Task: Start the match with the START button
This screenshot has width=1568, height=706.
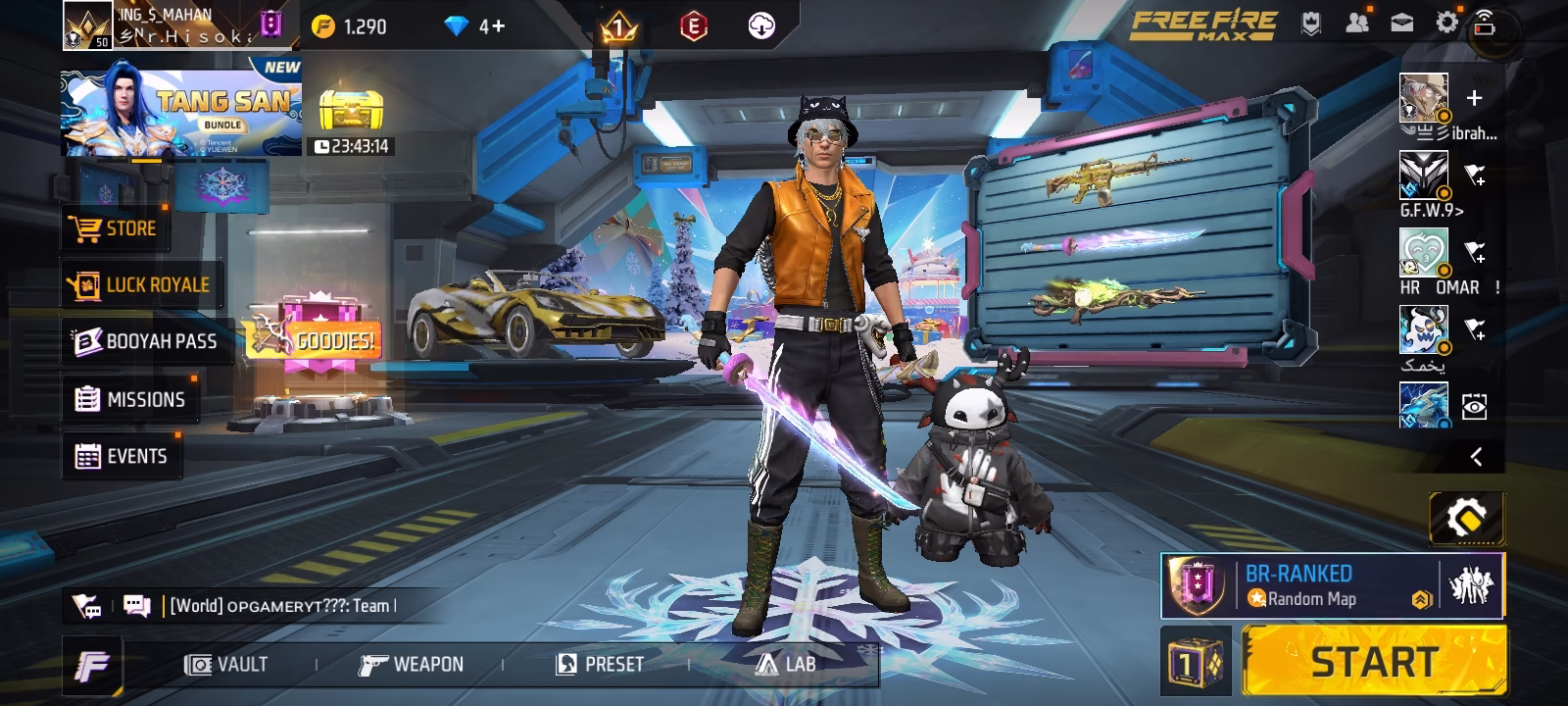Action: 1374,662
